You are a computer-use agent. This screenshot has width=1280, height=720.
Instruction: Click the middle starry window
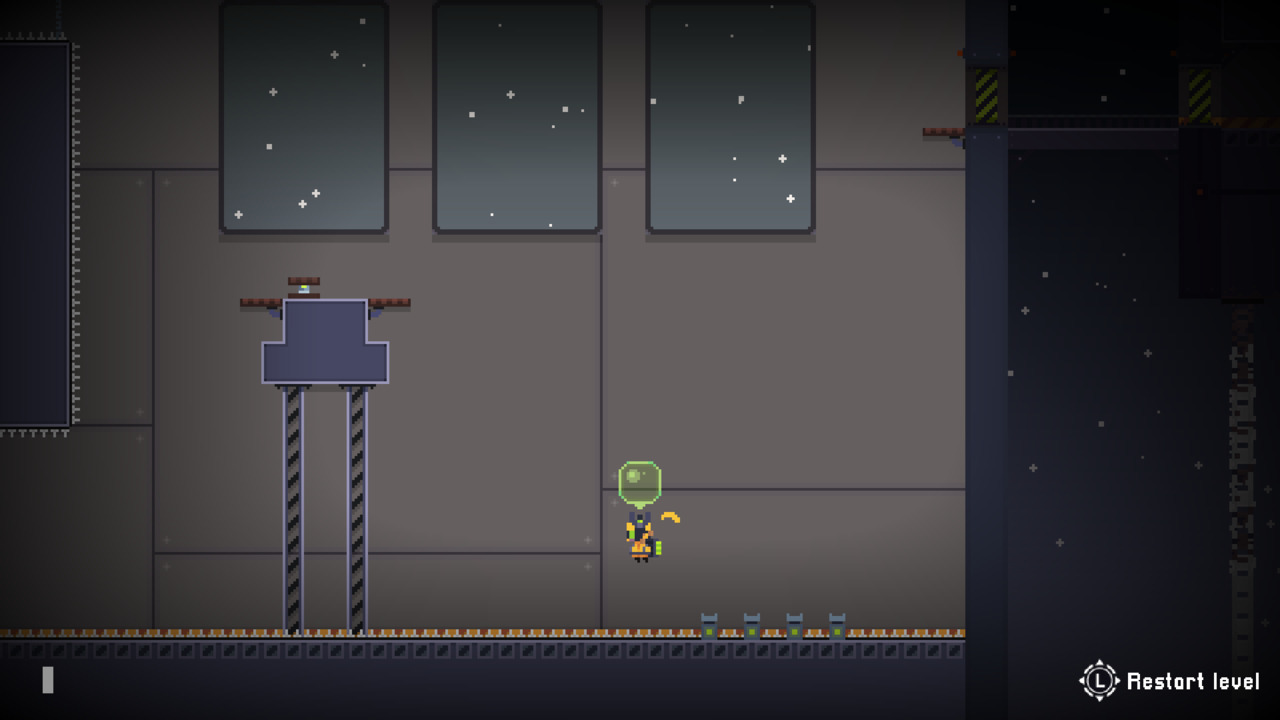517,115
